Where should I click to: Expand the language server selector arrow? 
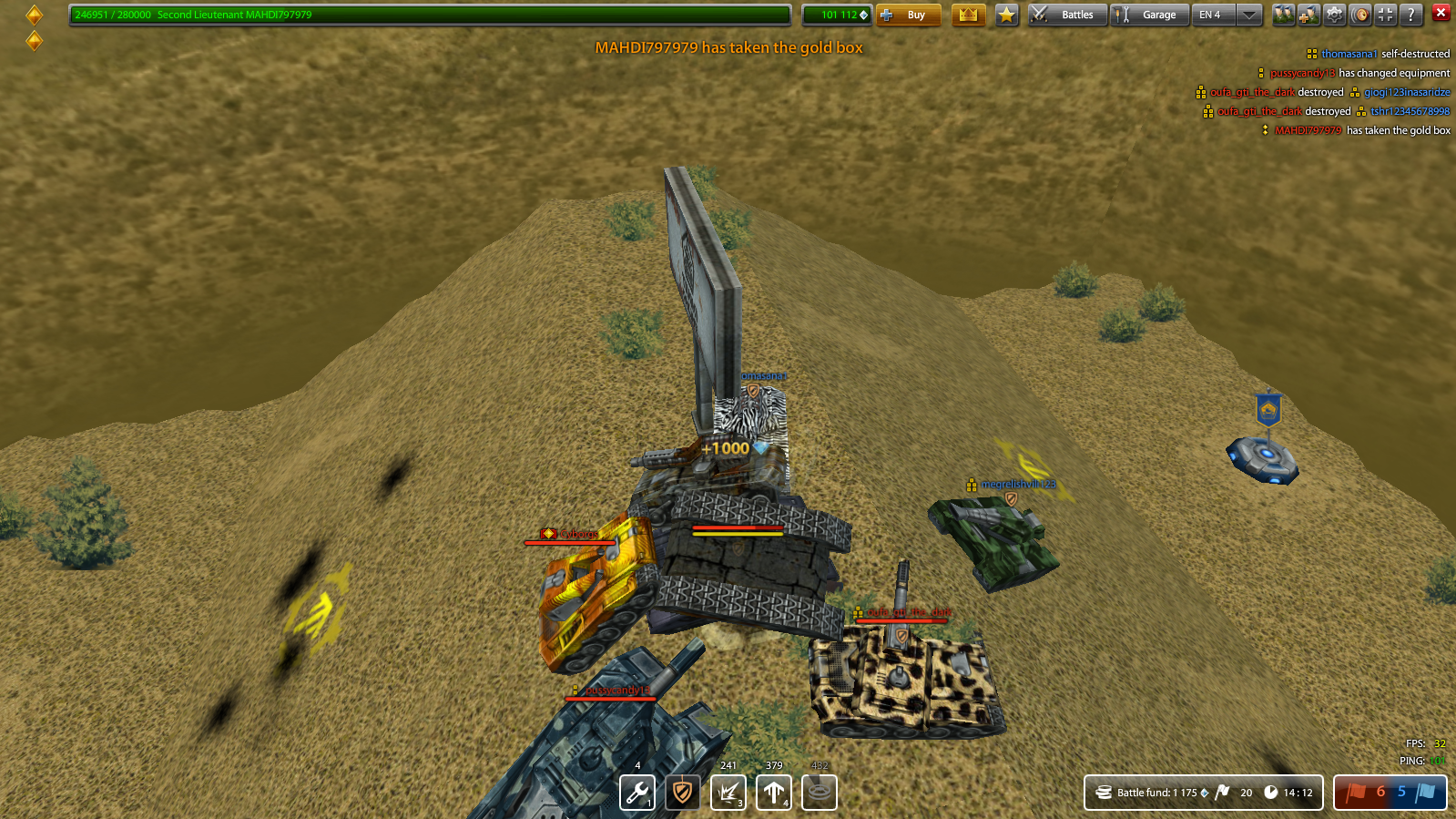point(1248,15)
